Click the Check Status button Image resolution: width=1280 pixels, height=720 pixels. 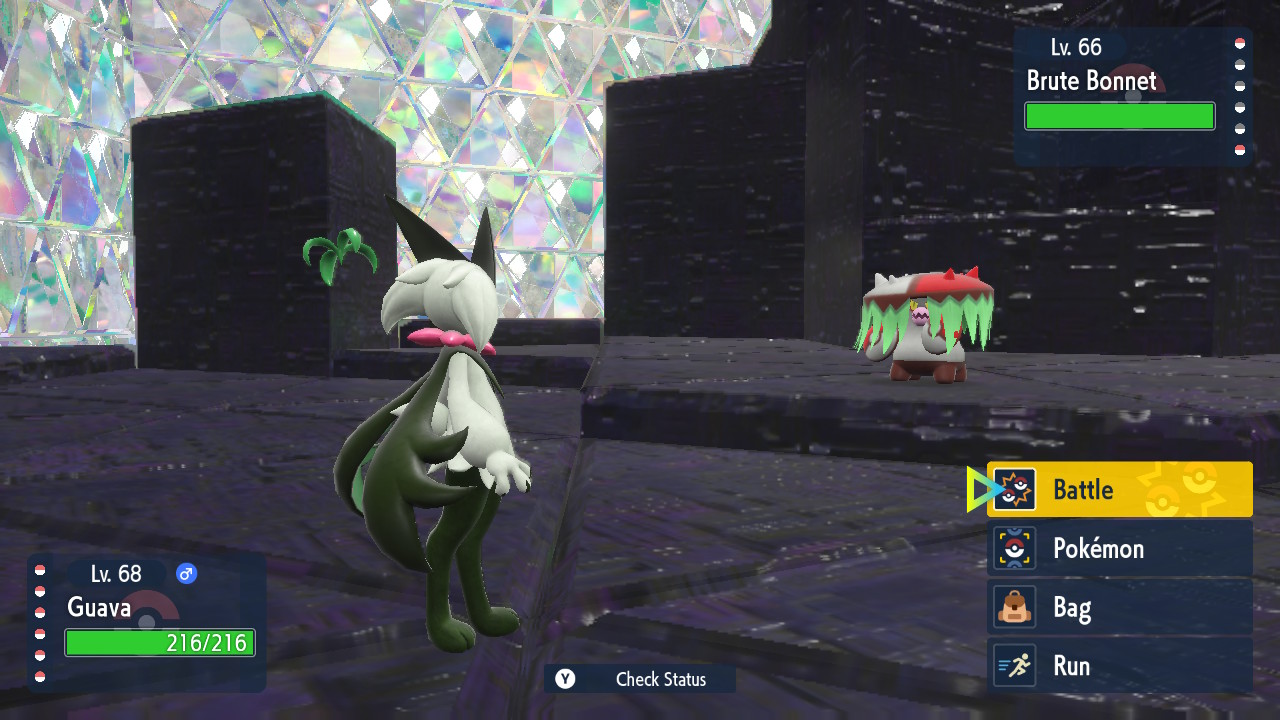pos(640,679)
